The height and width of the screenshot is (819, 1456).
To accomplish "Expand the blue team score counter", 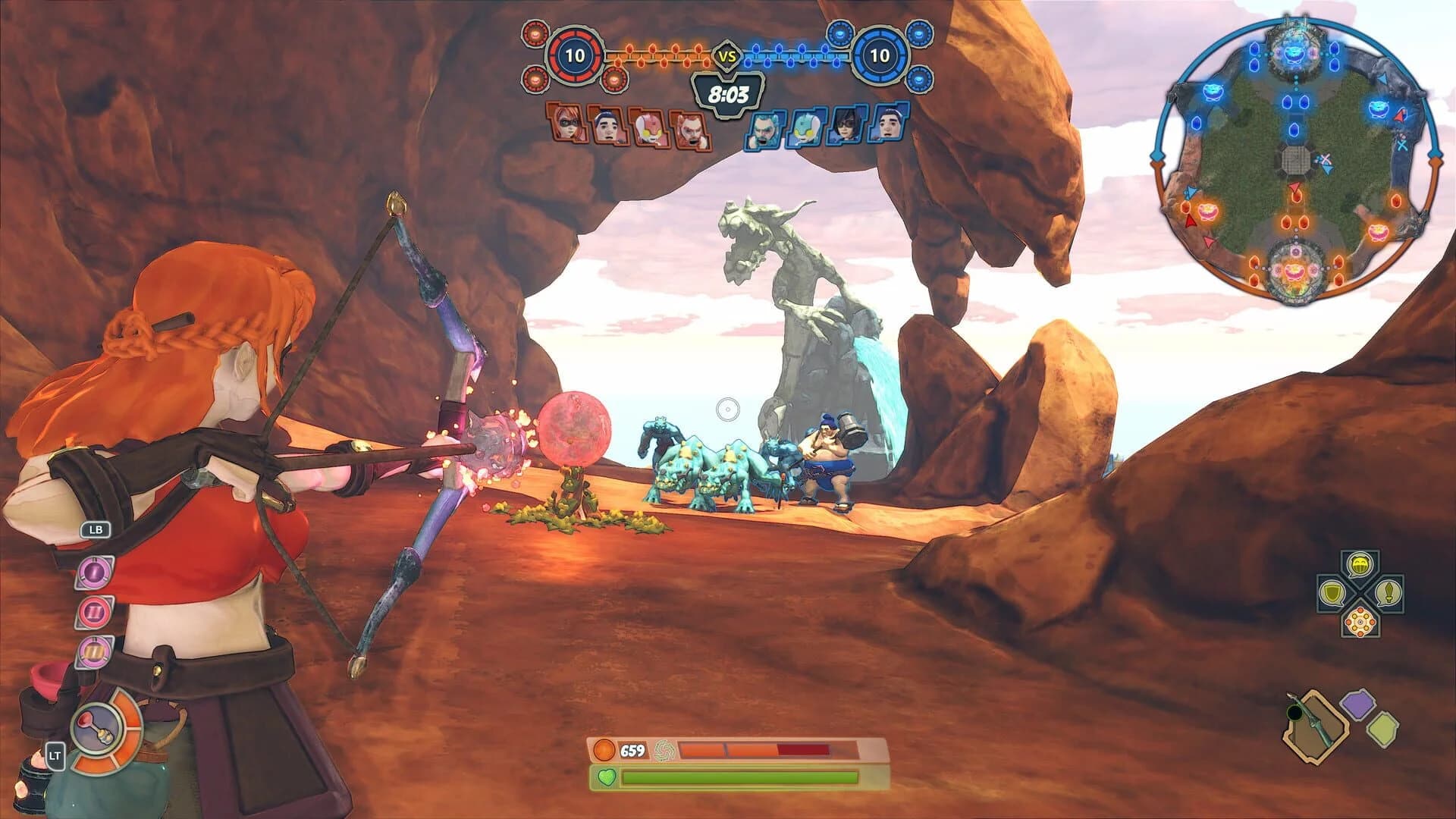I will click(880, 55).
